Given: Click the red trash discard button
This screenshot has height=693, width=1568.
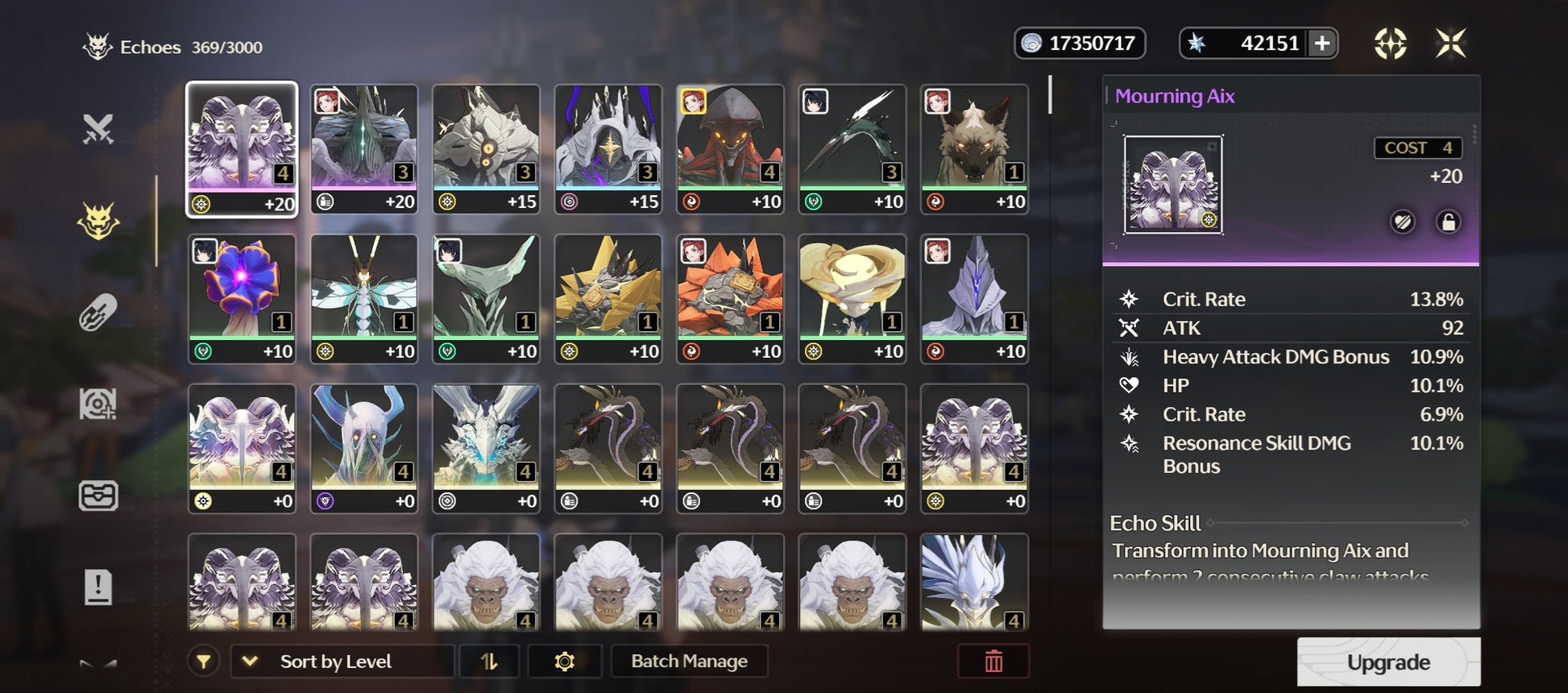Looking at the screenshot, I should click(993, 662).
